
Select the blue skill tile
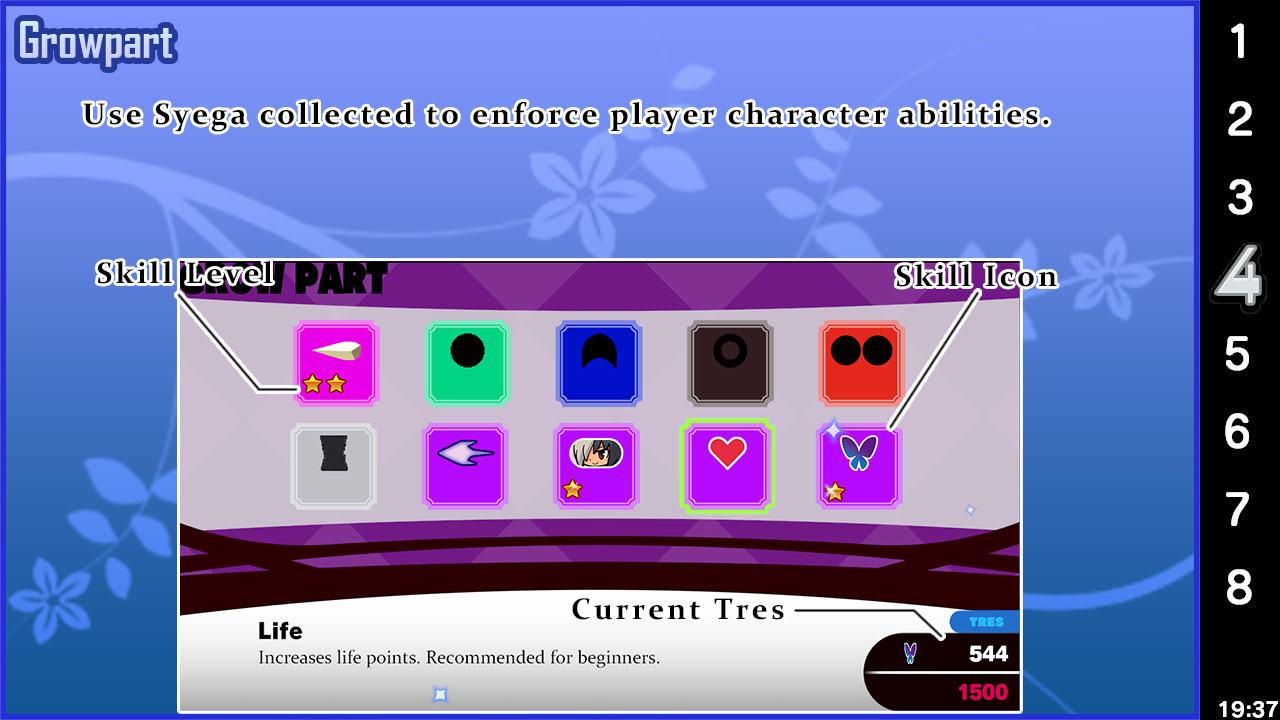[x=598, y=363]
